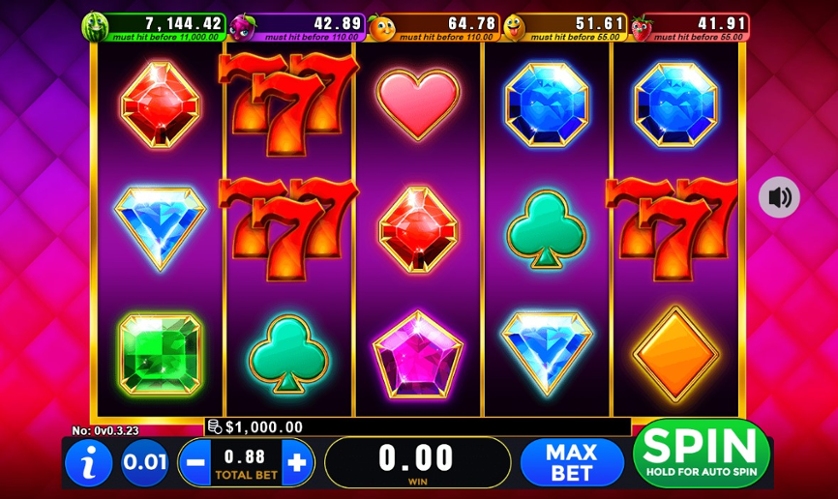Decrease total bet with minus button
The image size is (838, 499).
(x=195, y=462)
